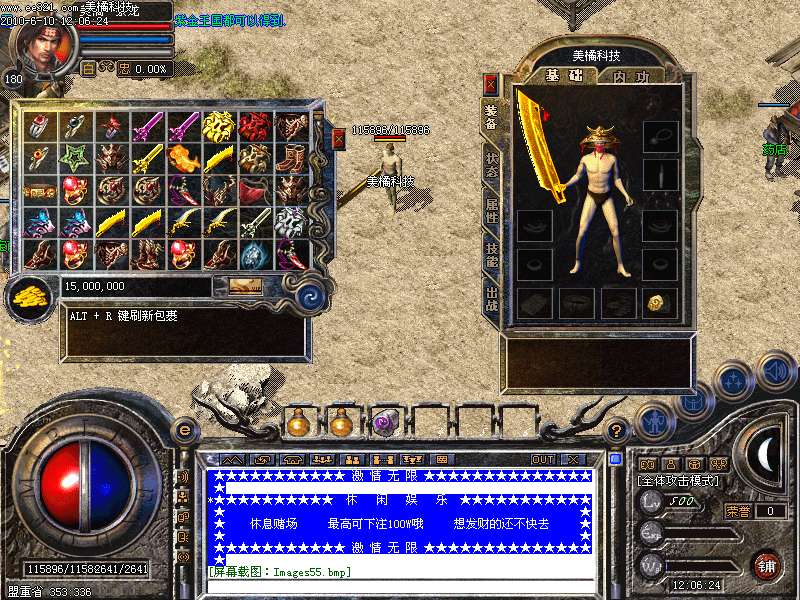Pick the brown boots in the bag
800x600 pixels.
tap(291, 157)
